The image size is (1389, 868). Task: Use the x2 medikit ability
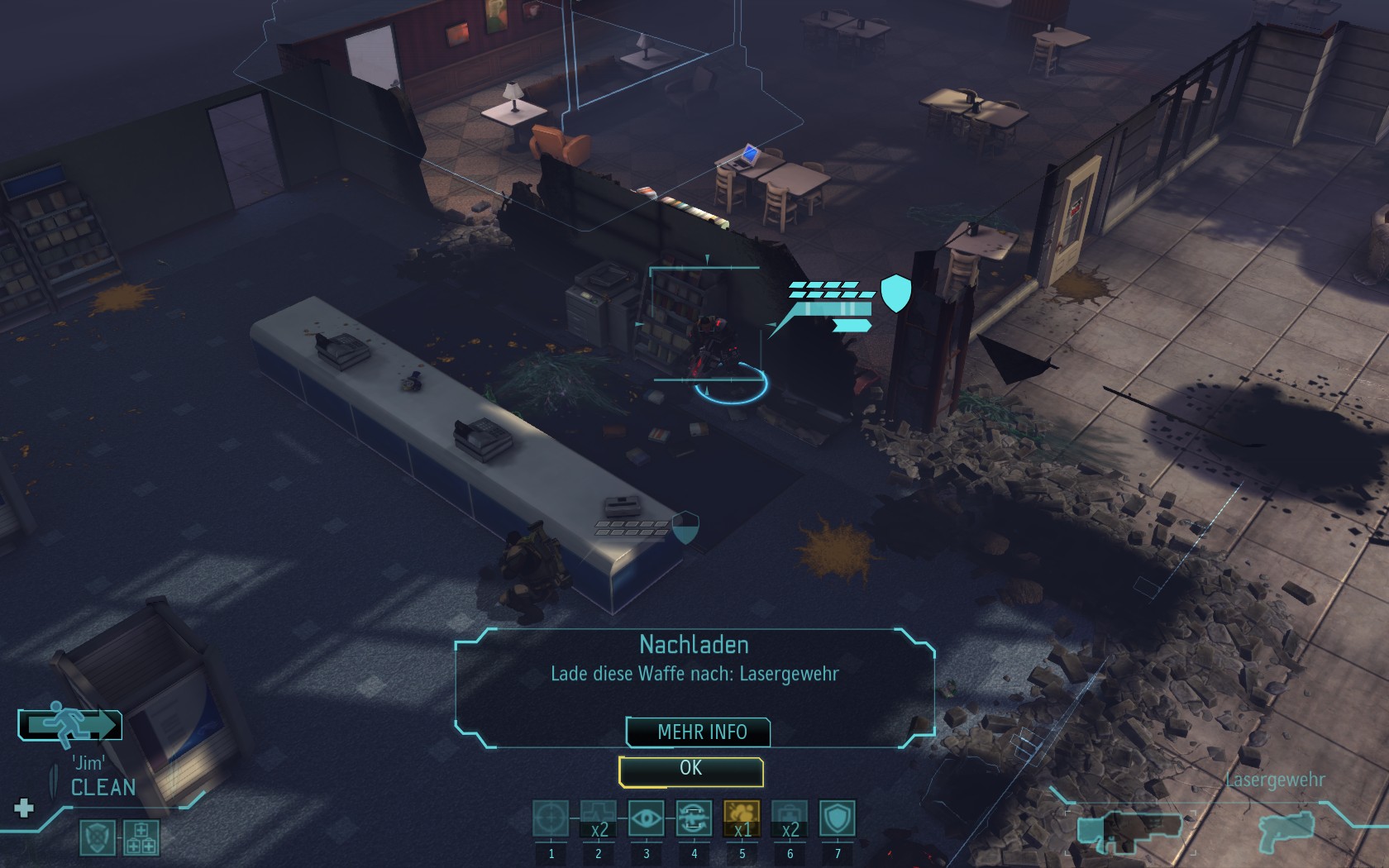790,819
